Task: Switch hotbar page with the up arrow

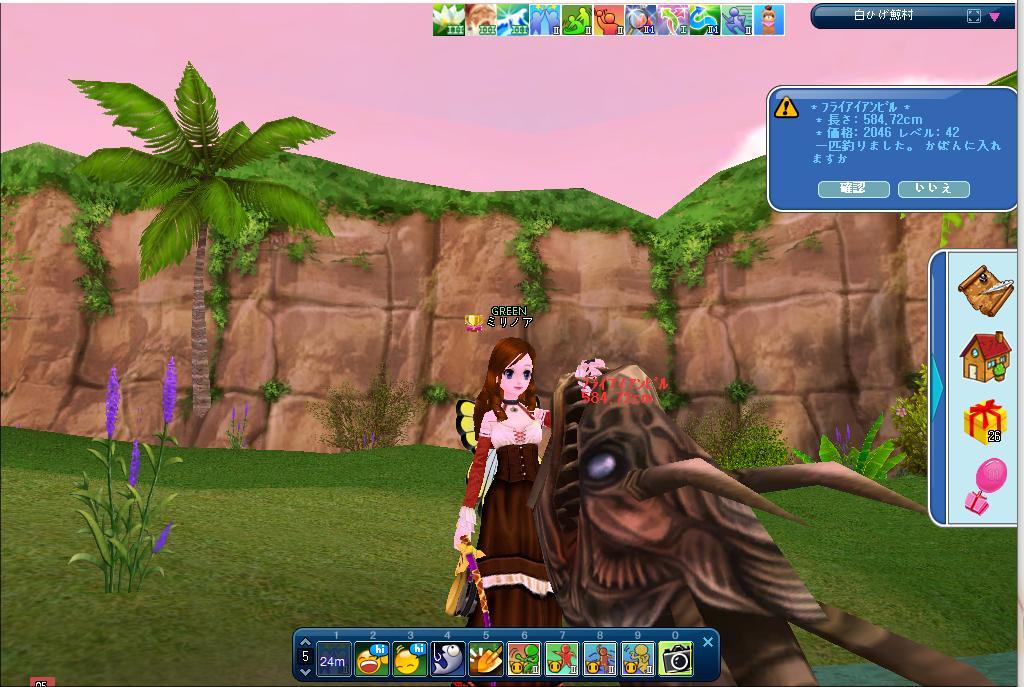Action: pos(305,643)
